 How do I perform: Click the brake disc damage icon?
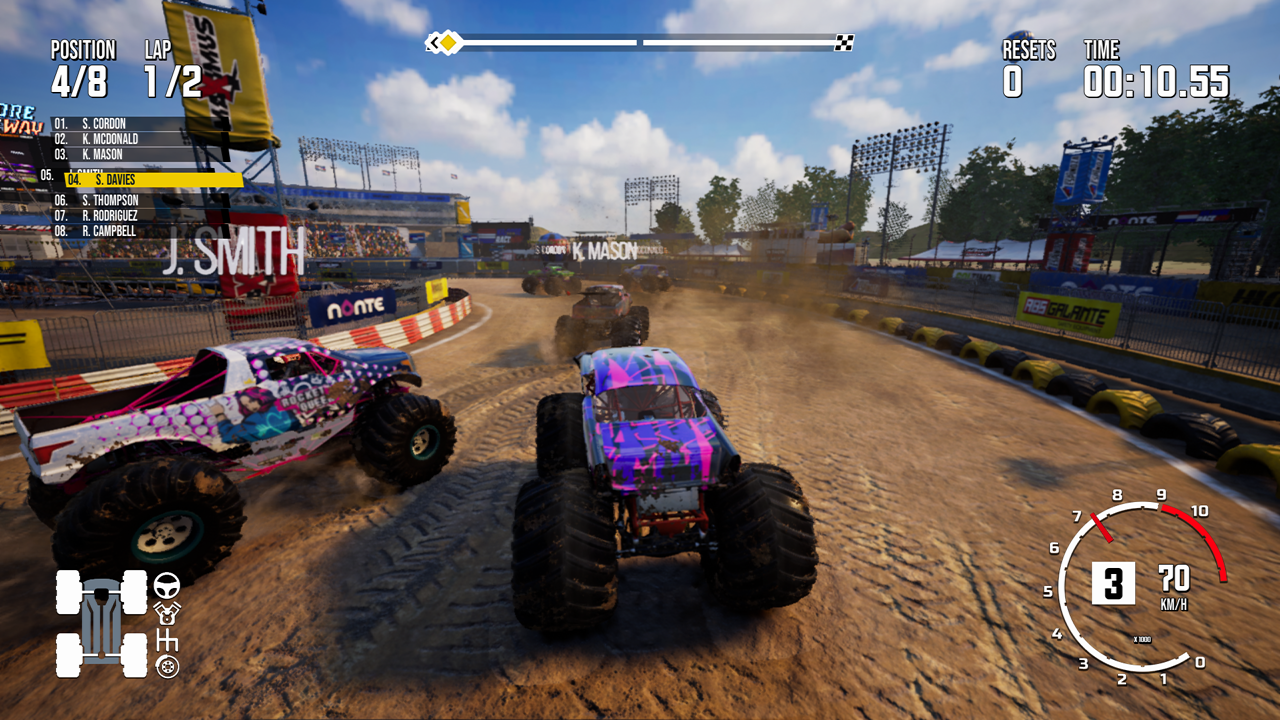(167, 667)
